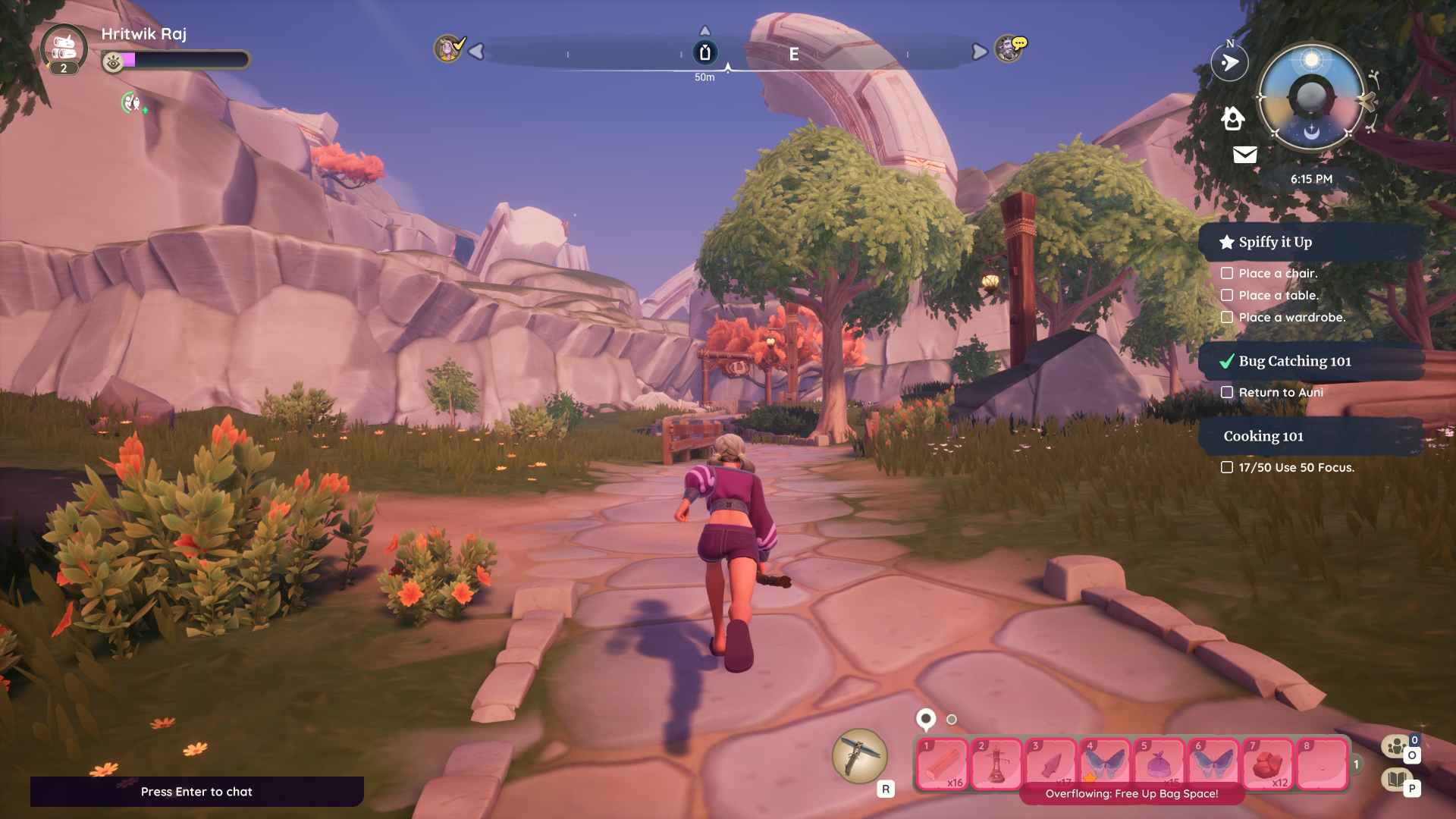The width and height of the screenshot is (1456, 819).
Task: Open the open-book journal icon
Action: (x=1396, y=779)
